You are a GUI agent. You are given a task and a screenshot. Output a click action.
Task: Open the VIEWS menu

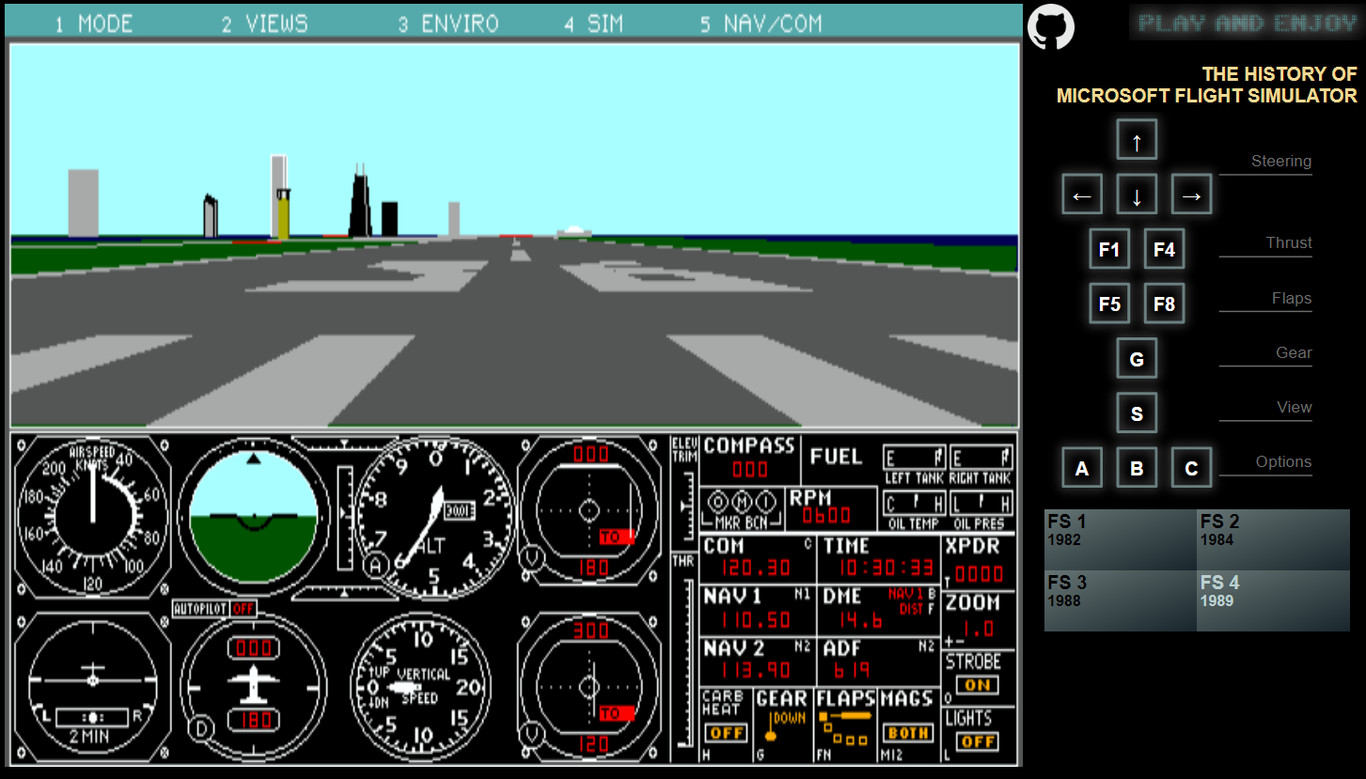(265, 24)
